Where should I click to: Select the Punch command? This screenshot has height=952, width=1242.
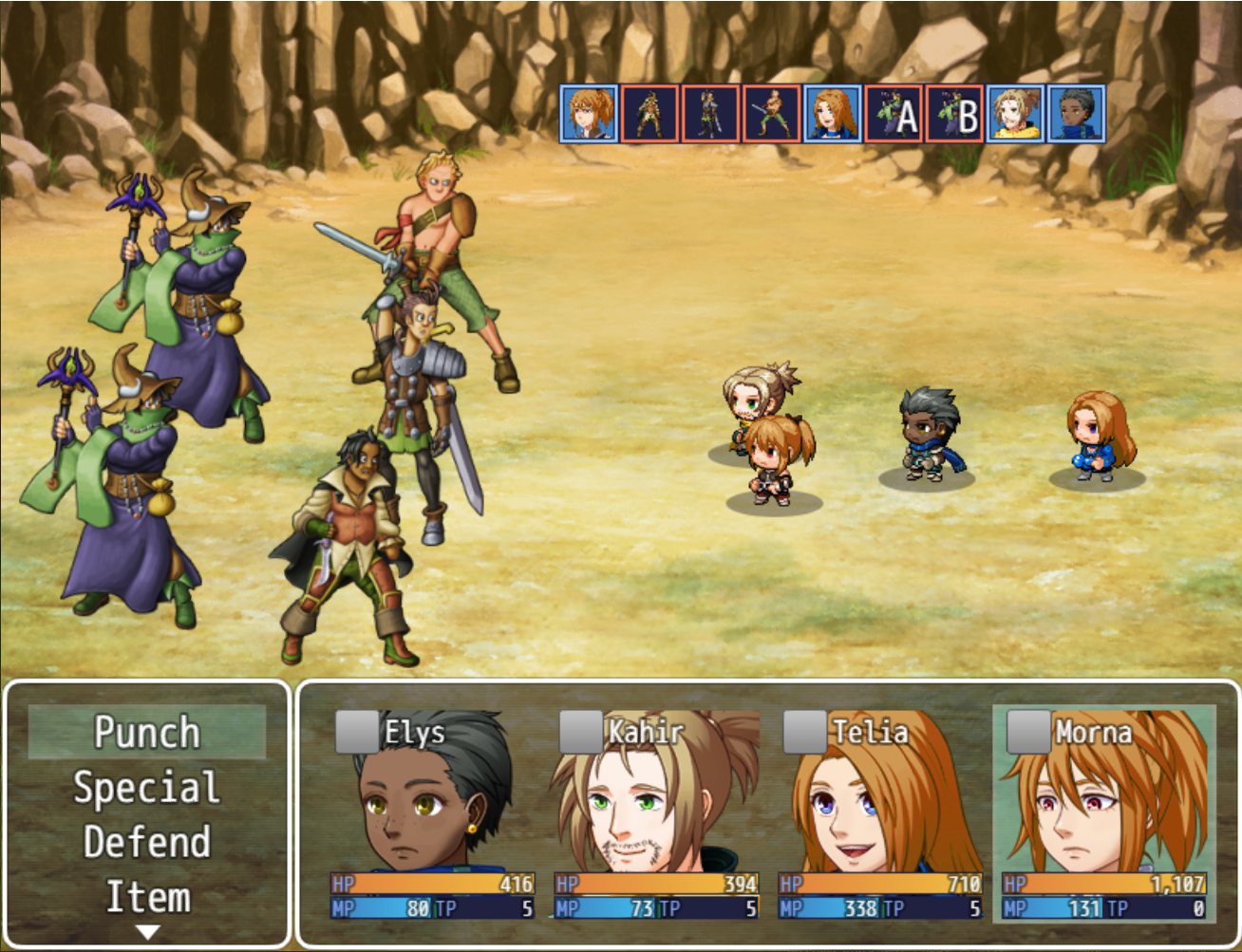tap(146, 732)
